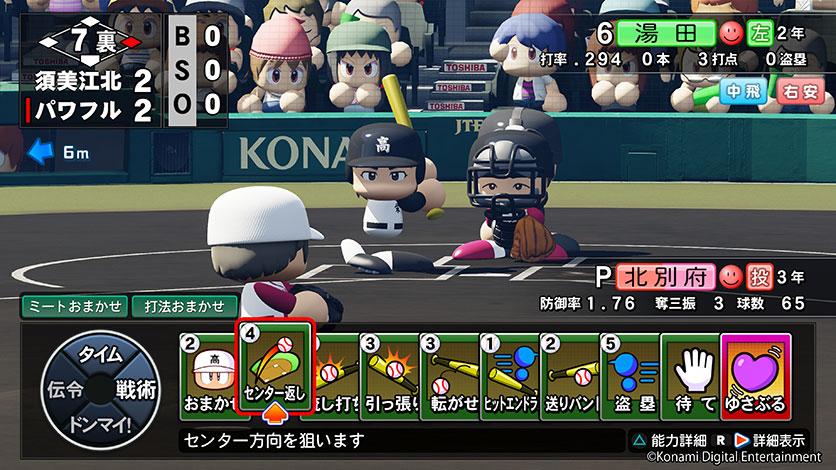Image resolution: width=836 pixels, height=470 pixels.
Task: Choose ドンマイ! on the round menu
Action: 100,424
